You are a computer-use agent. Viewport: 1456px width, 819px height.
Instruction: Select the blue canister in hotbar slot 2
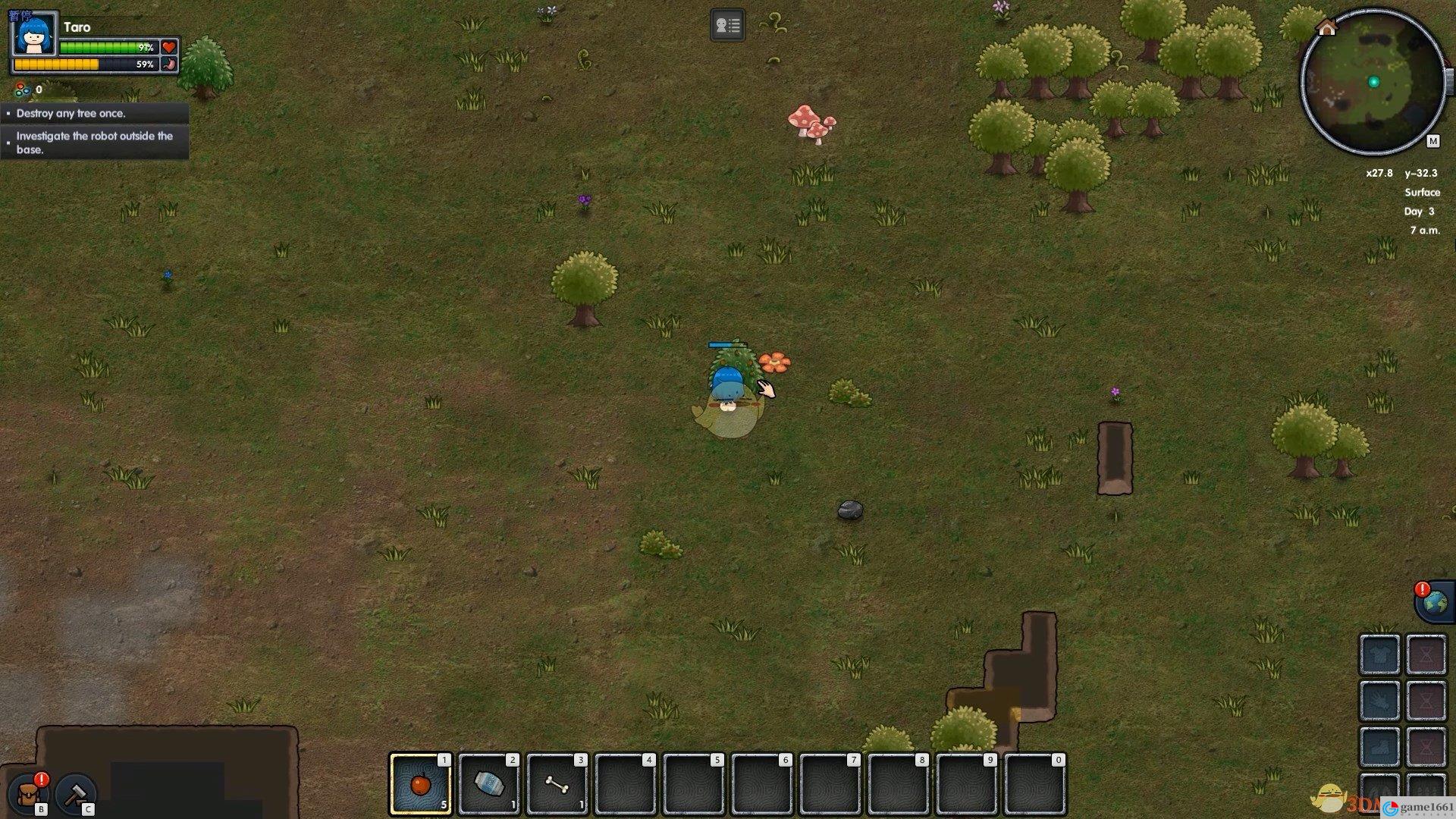pos(488,783)
